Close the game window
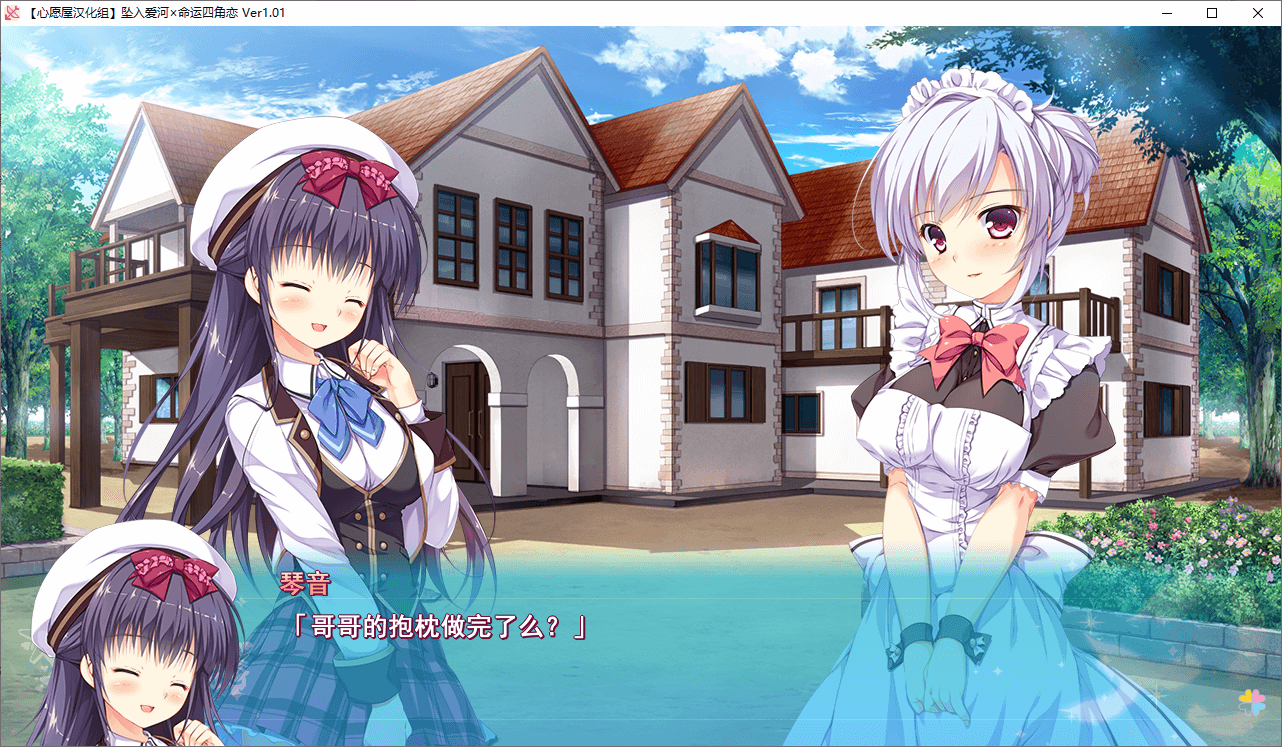Image resolution: width=1282 pixels, height=747 pixels. pyautogui.click(x=1258, y=13)
